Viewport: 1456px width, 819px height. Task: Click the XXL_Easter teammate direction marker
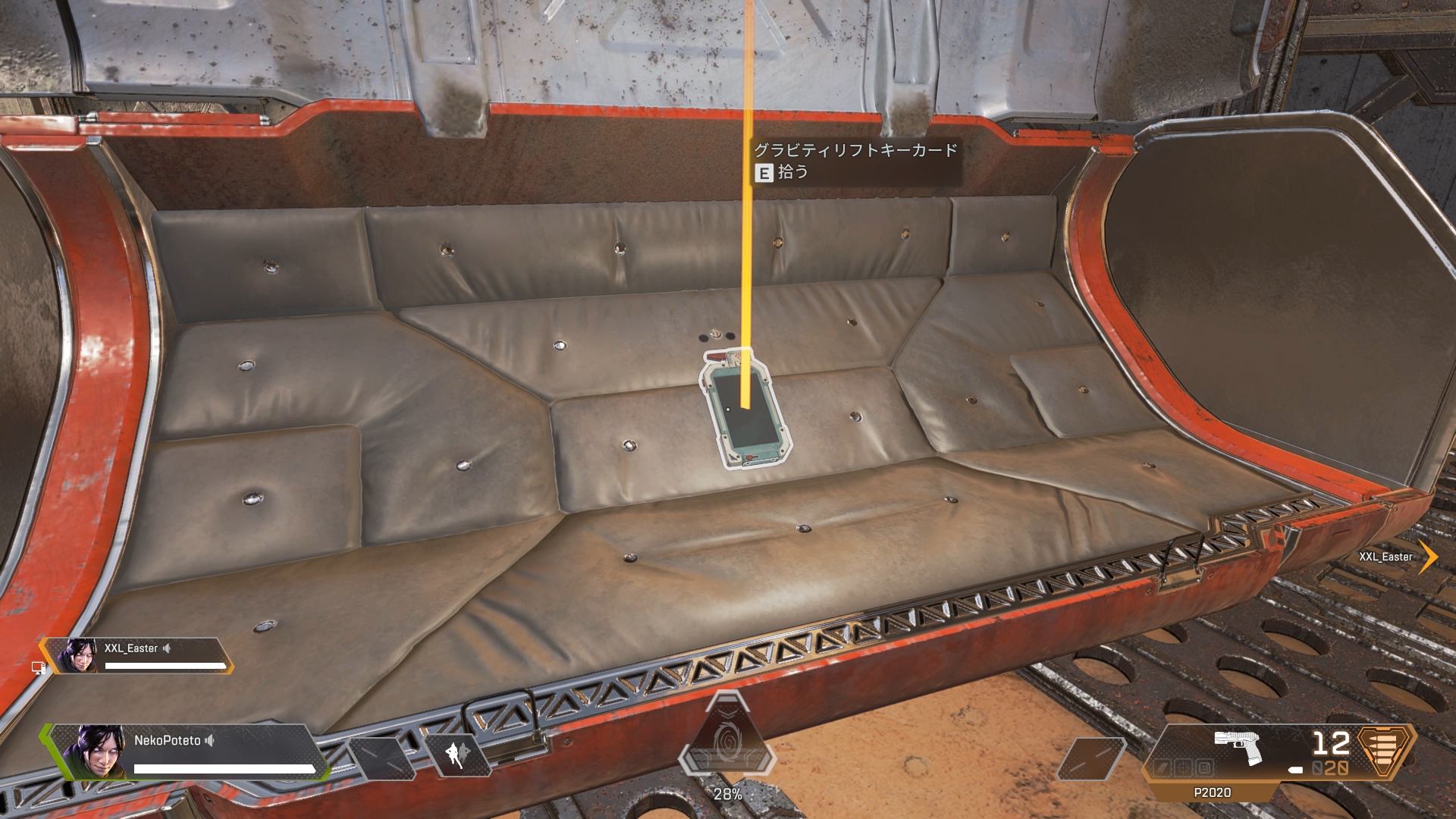(1428, 557)
